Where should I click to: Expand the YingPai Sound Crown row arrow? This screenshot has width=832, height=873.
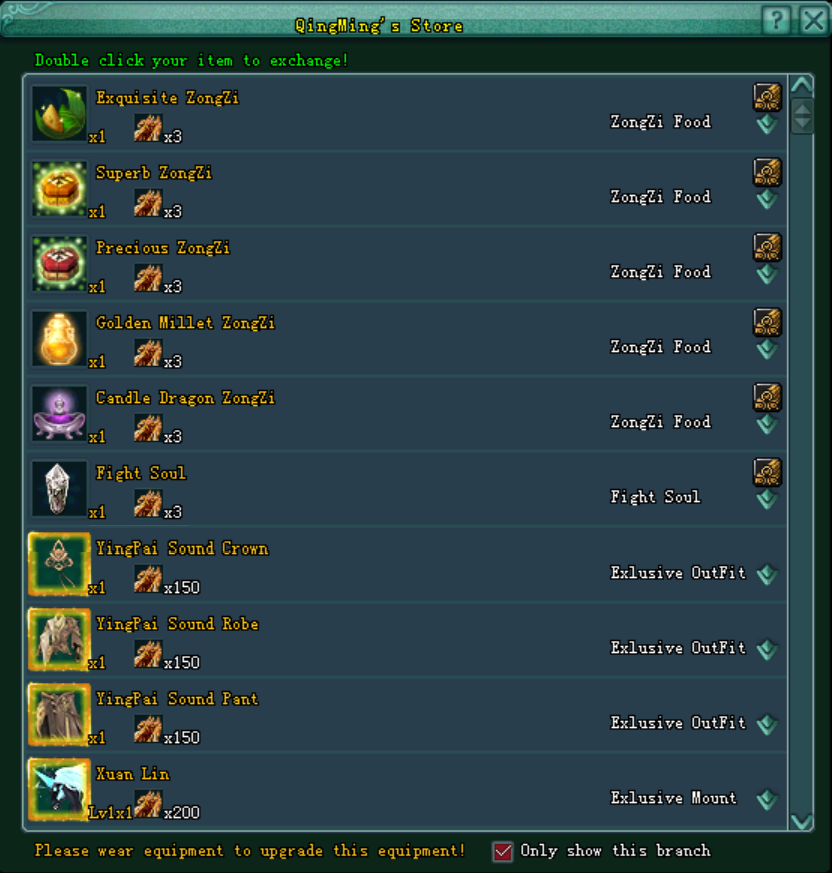767,574
